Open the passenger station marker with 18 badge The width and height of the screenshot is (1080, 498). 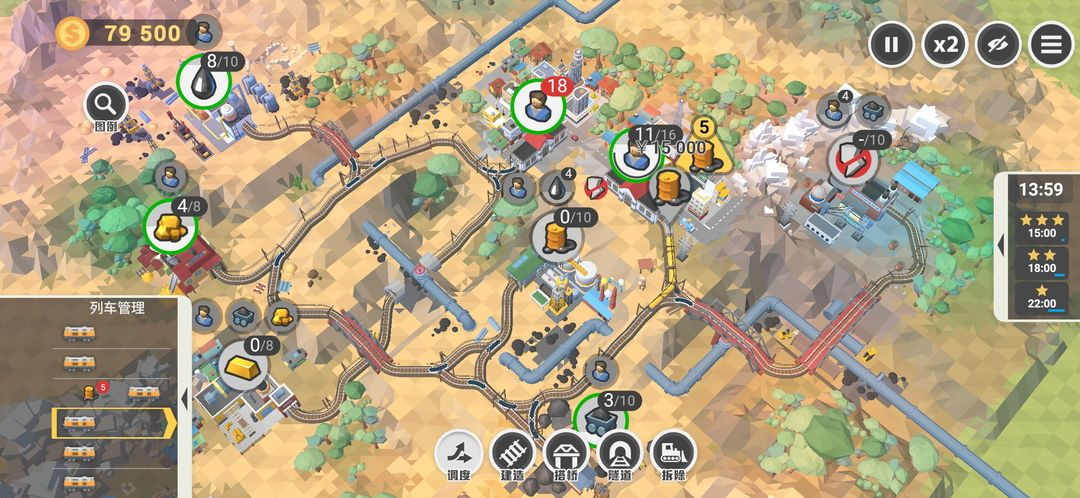537,104
